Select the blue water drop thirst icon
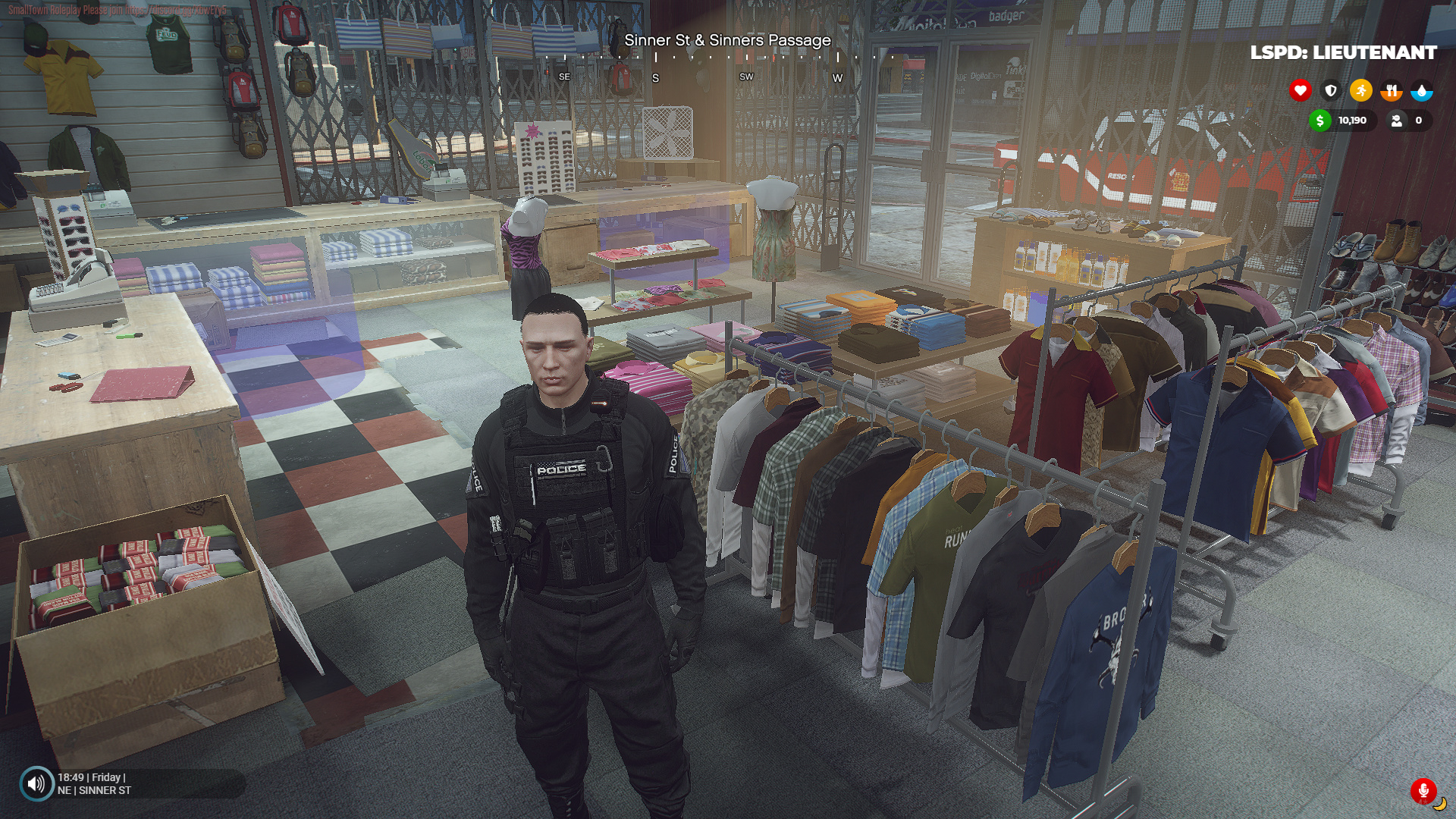Image resolution: width=1456 pixels, height=819 pixels. 1421,91
